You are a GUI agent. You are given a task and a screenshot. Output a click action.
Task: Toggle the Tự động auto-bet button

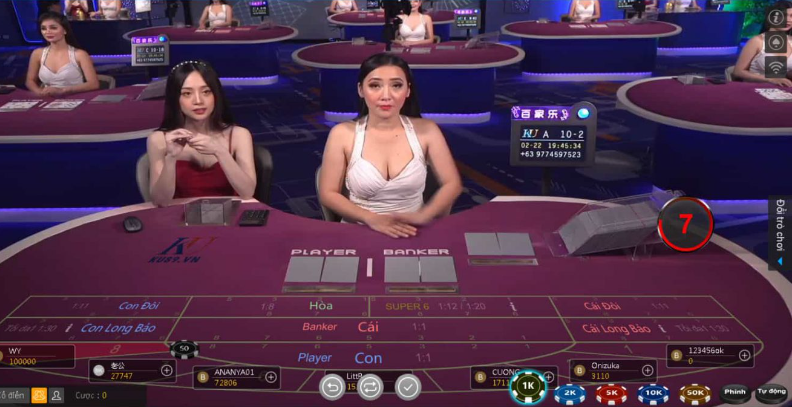(x=771, y=392)
